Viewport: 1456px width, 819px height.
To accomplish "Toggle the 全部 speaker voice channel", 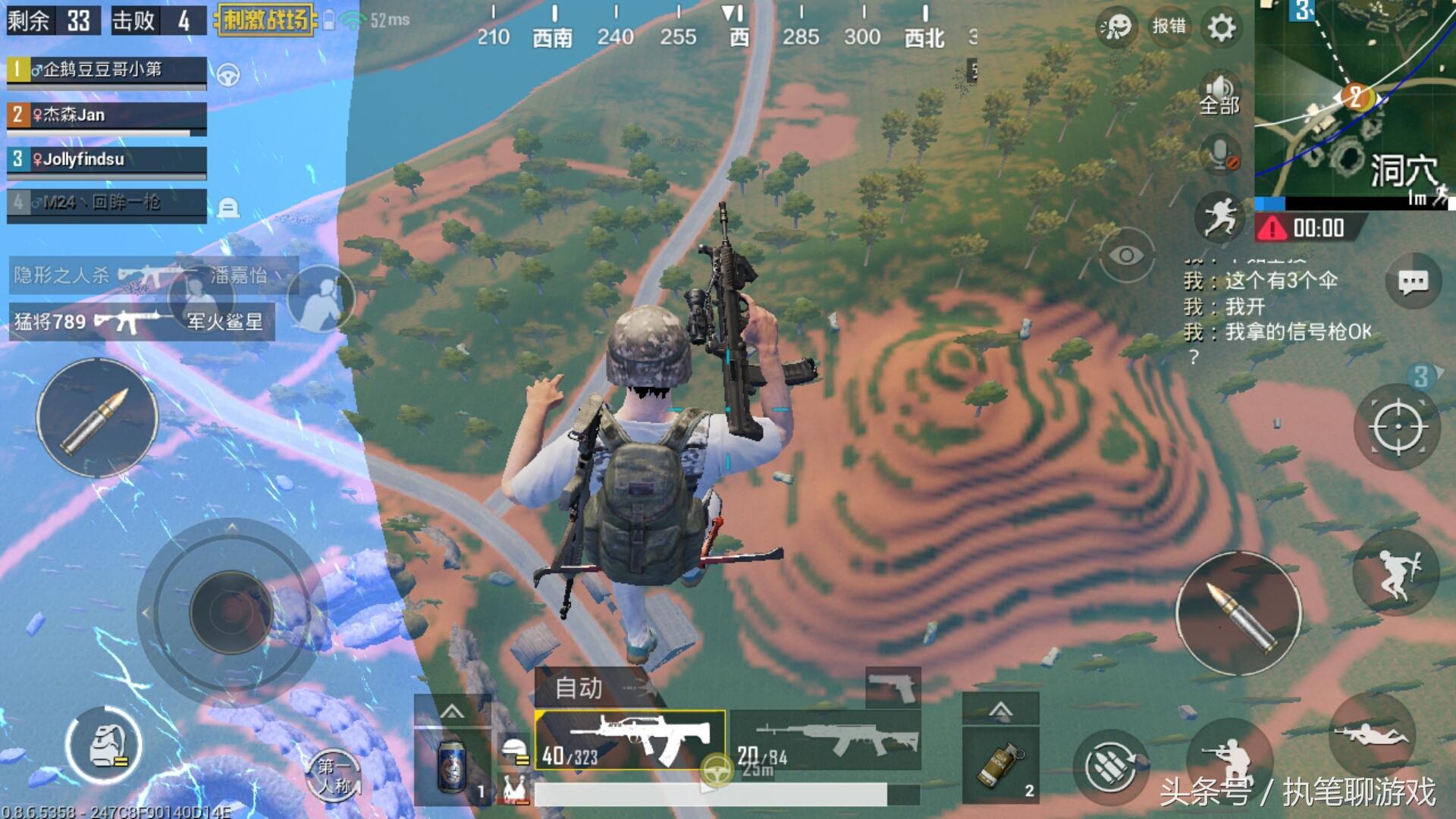I will tap(1219, 96).
